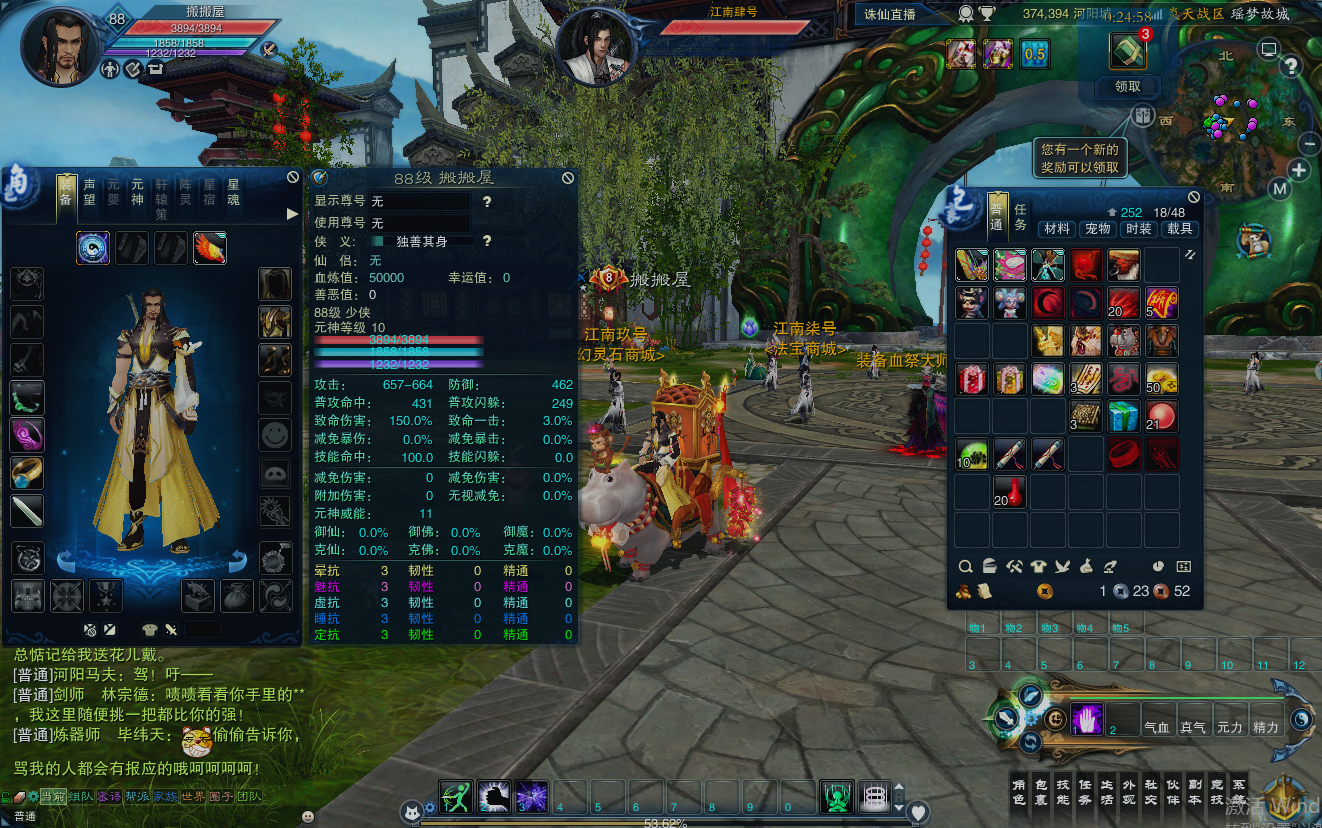Click the cat head icon left of the skill bar
Viewport: 1322px width, 828px height.
[x=412, y=812]
